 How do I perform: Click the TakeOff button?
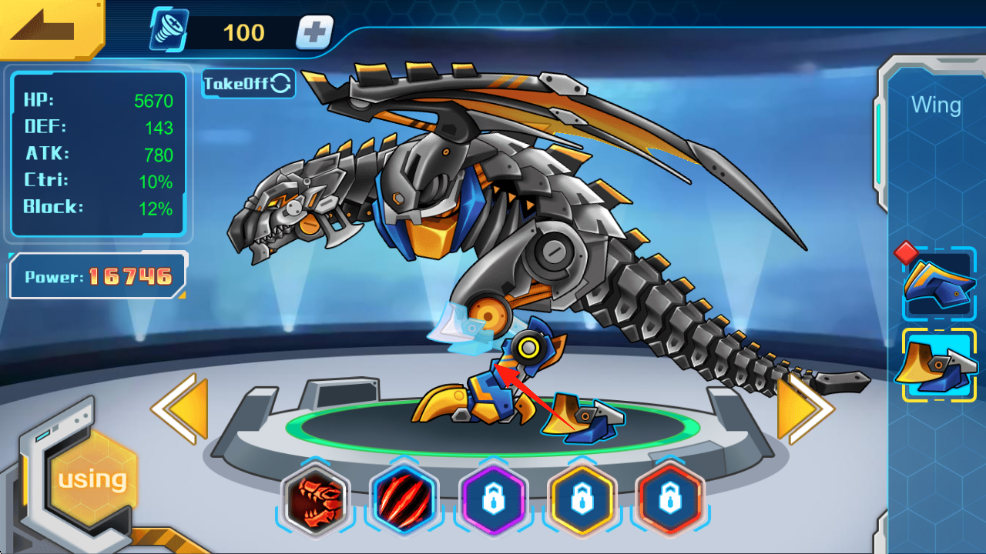click(248, 83)
